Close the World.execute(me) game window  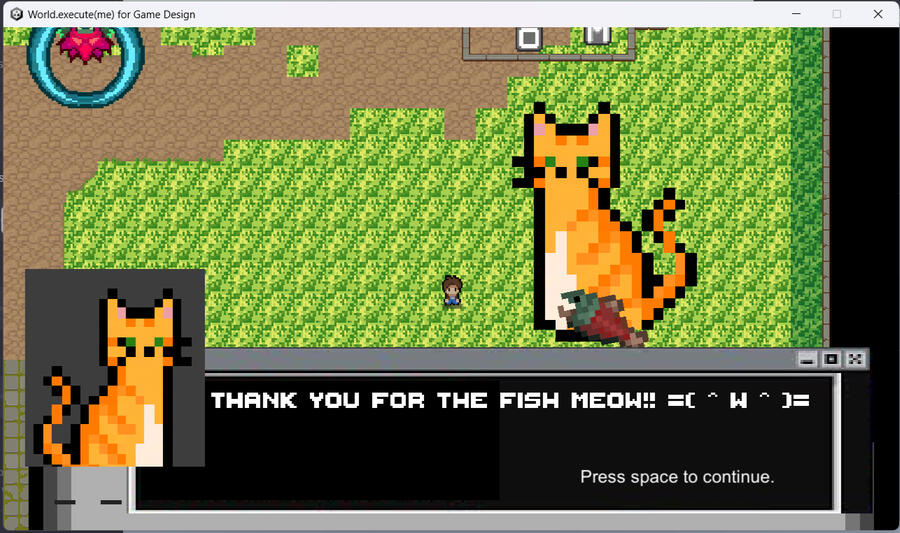point(877,14)
